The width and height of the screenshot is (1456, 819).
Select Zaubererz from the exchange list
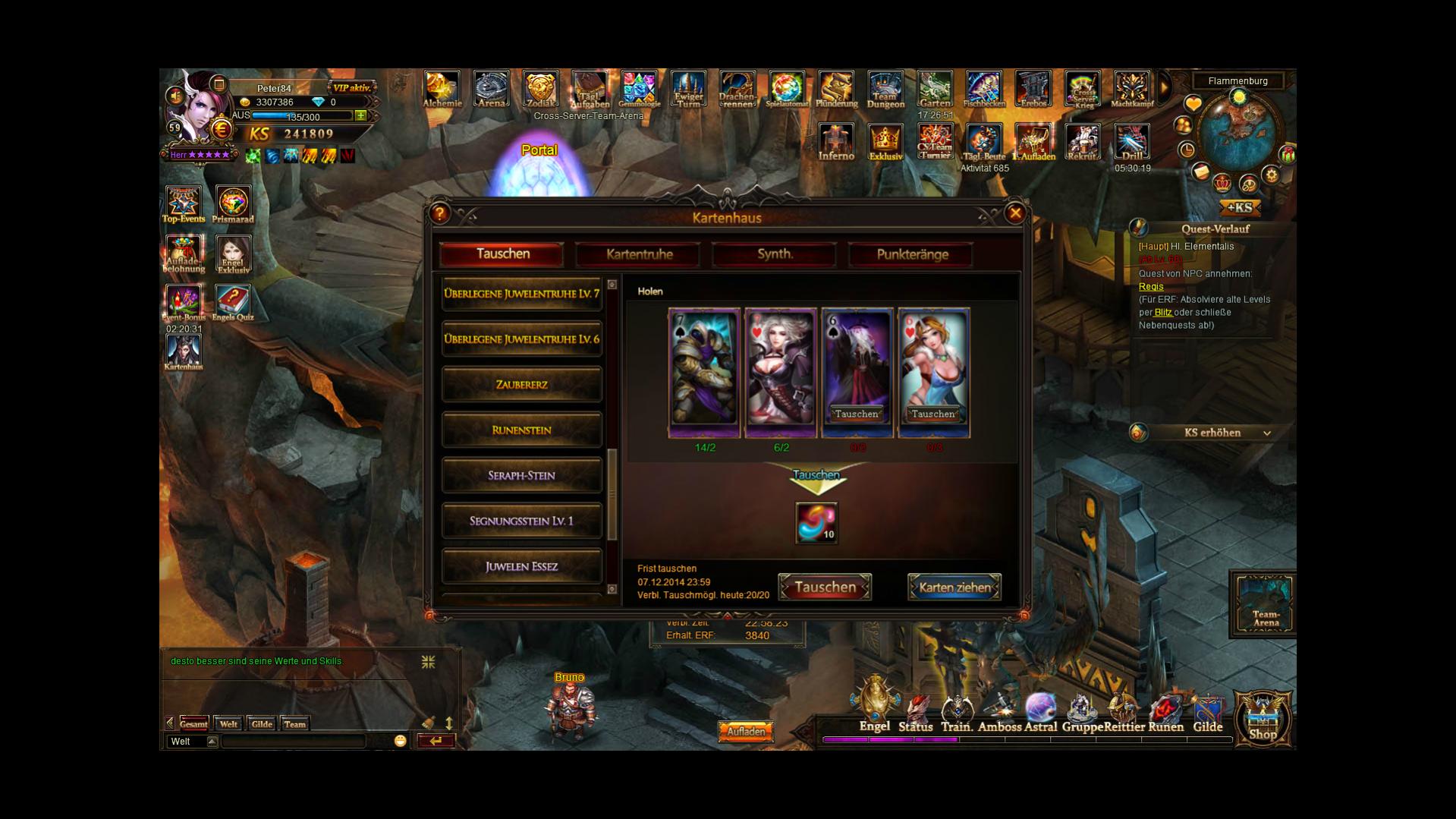click(521, 385)
